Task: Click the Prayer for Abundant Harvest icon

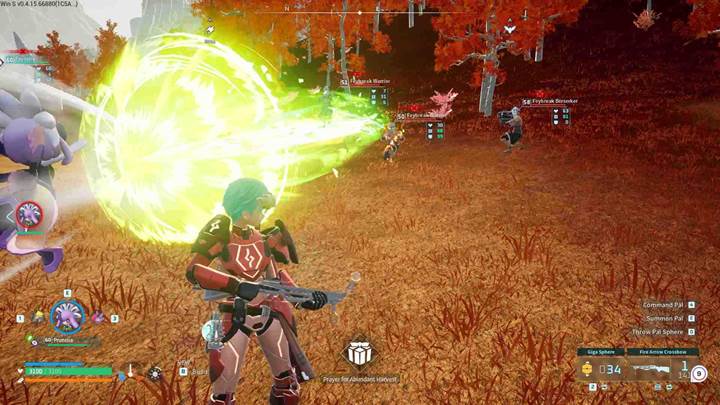Action: pos(360,354)
